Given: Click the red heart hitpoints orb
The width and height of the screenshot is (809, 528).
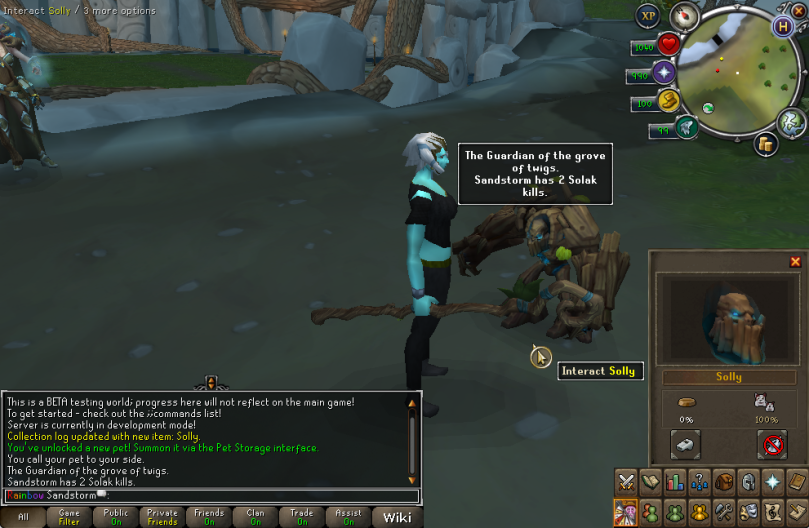Looking at the screenshot, I should pos(668,45).
